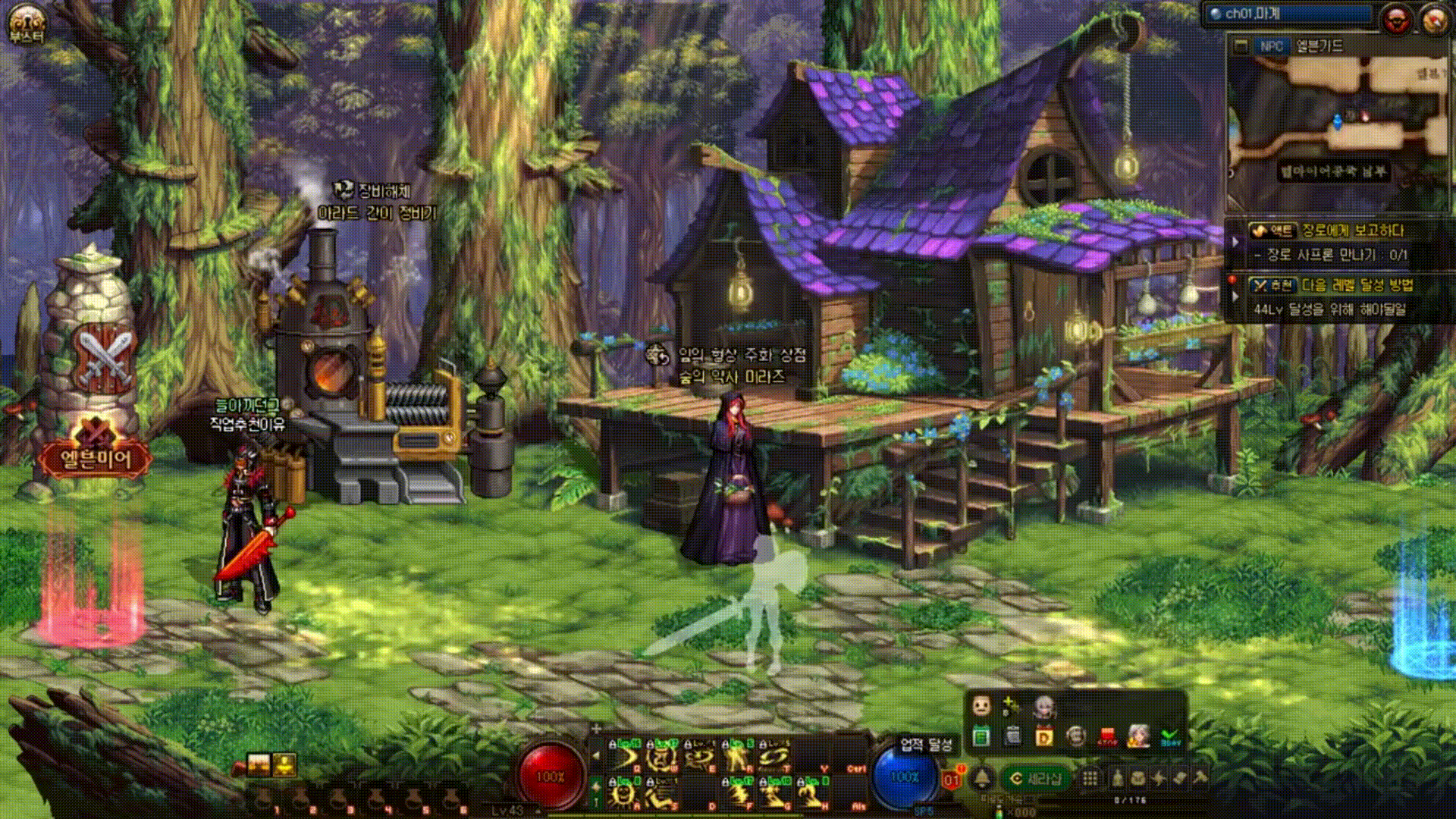Click the red skull emblem button
Viewport: 1456px width, 819px height.
pos(1397,20)
